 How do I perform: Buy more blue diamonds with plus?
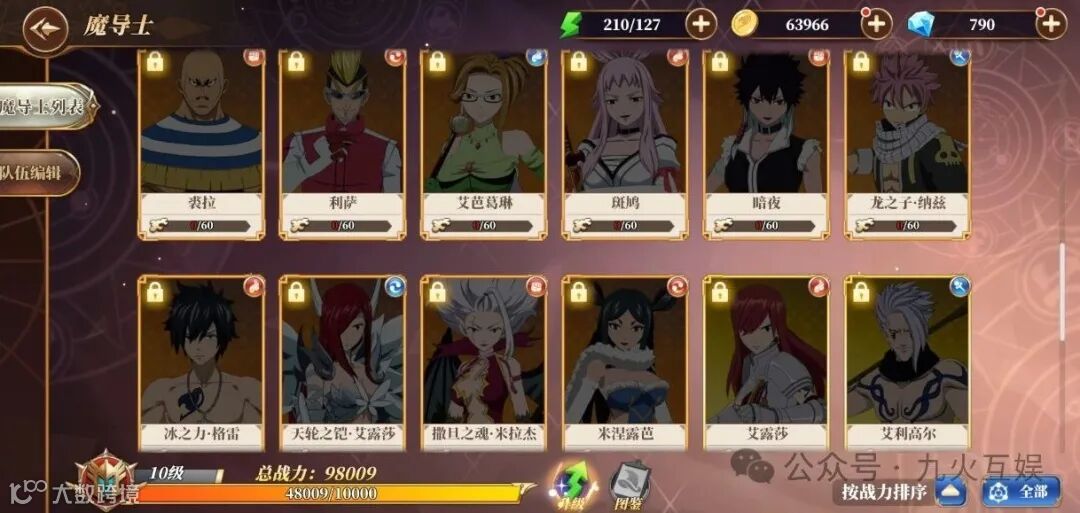(1050, 24)
